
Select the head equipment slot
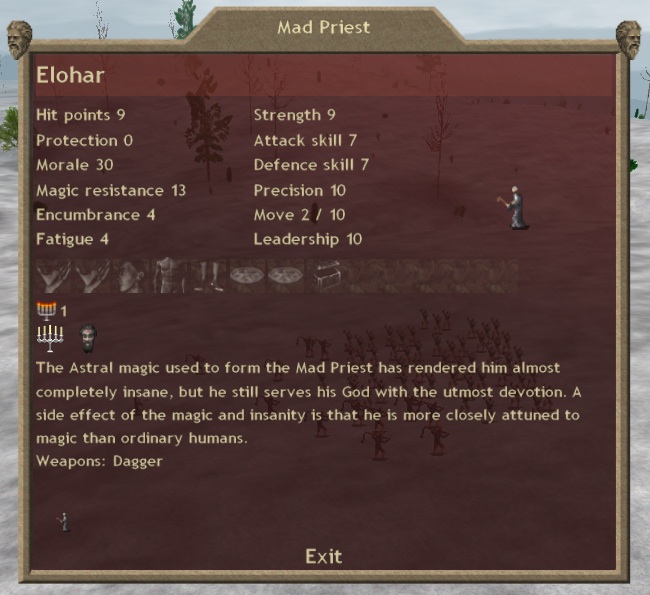point(133,277)
